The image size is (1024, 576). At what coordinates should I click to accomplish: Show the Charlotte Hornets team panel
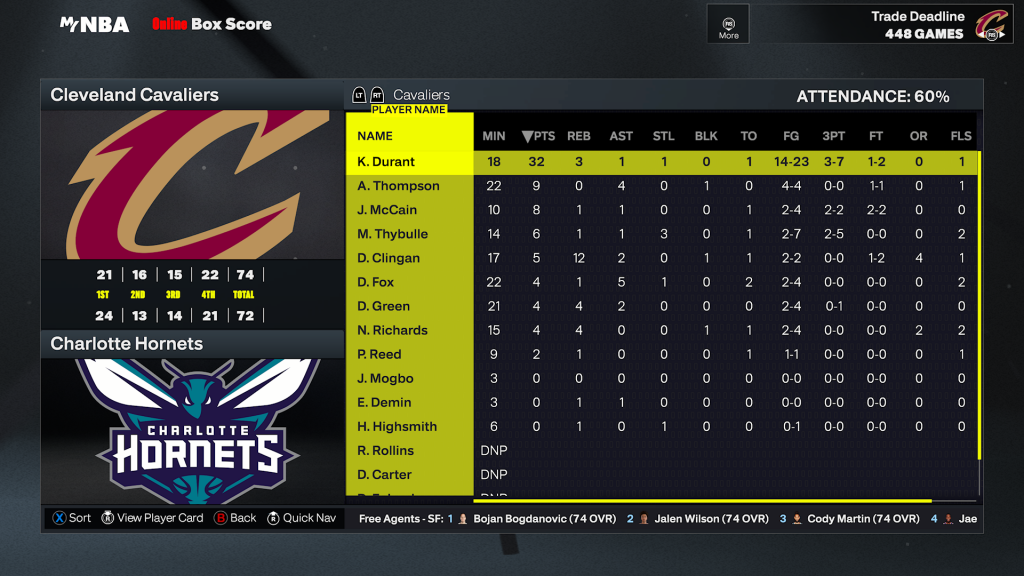point(190,344)
